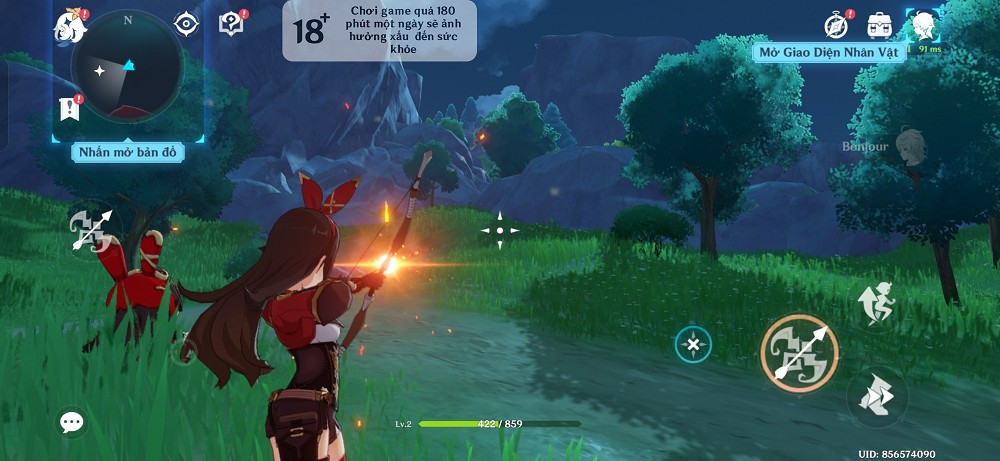The height and width of the screenshot is (461, 1000).
Task: Open the backpack inventory
Action: click(880, 24)
